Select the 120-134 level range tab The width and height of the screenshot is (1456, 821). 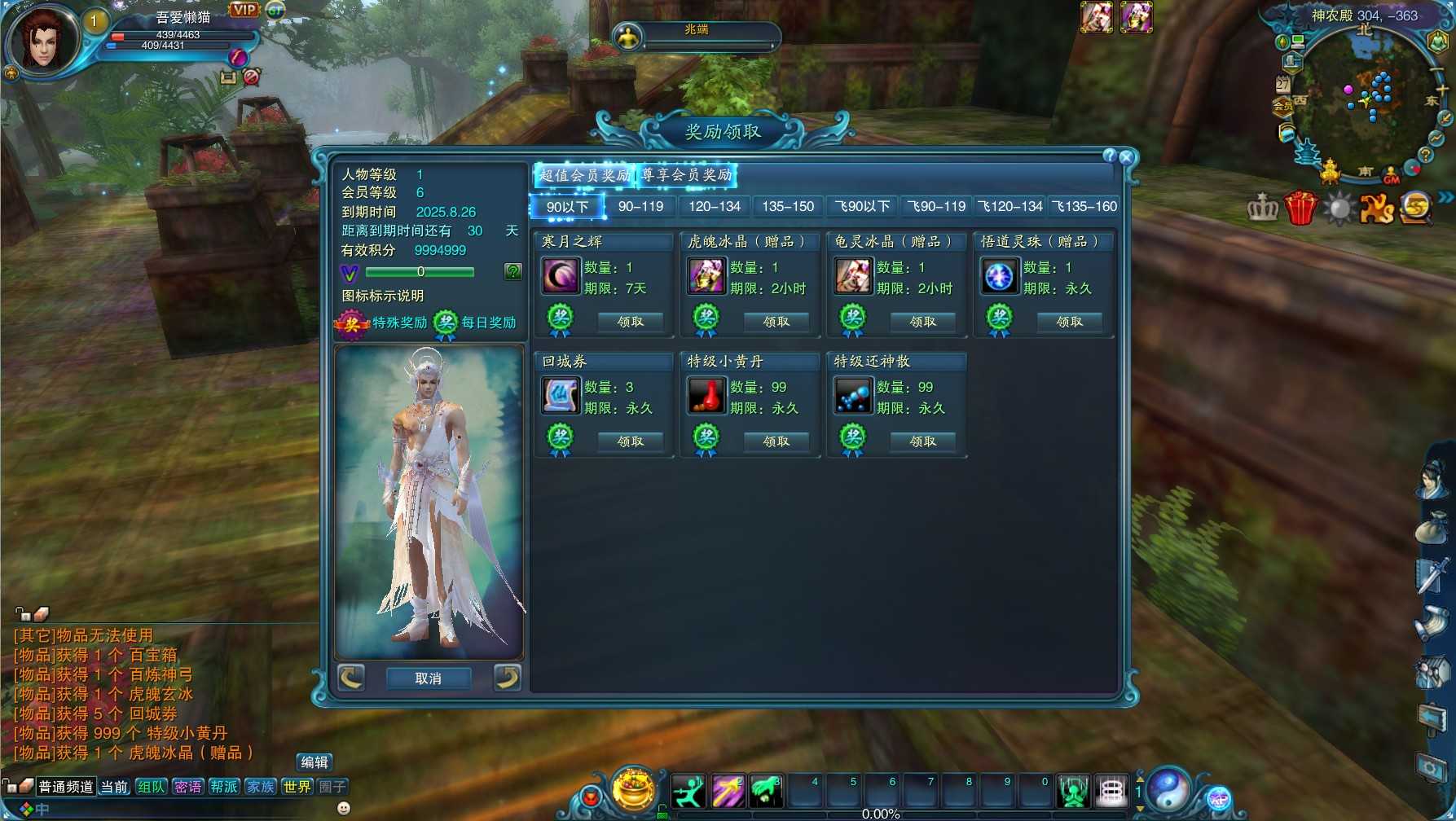(x=715, y=207)
